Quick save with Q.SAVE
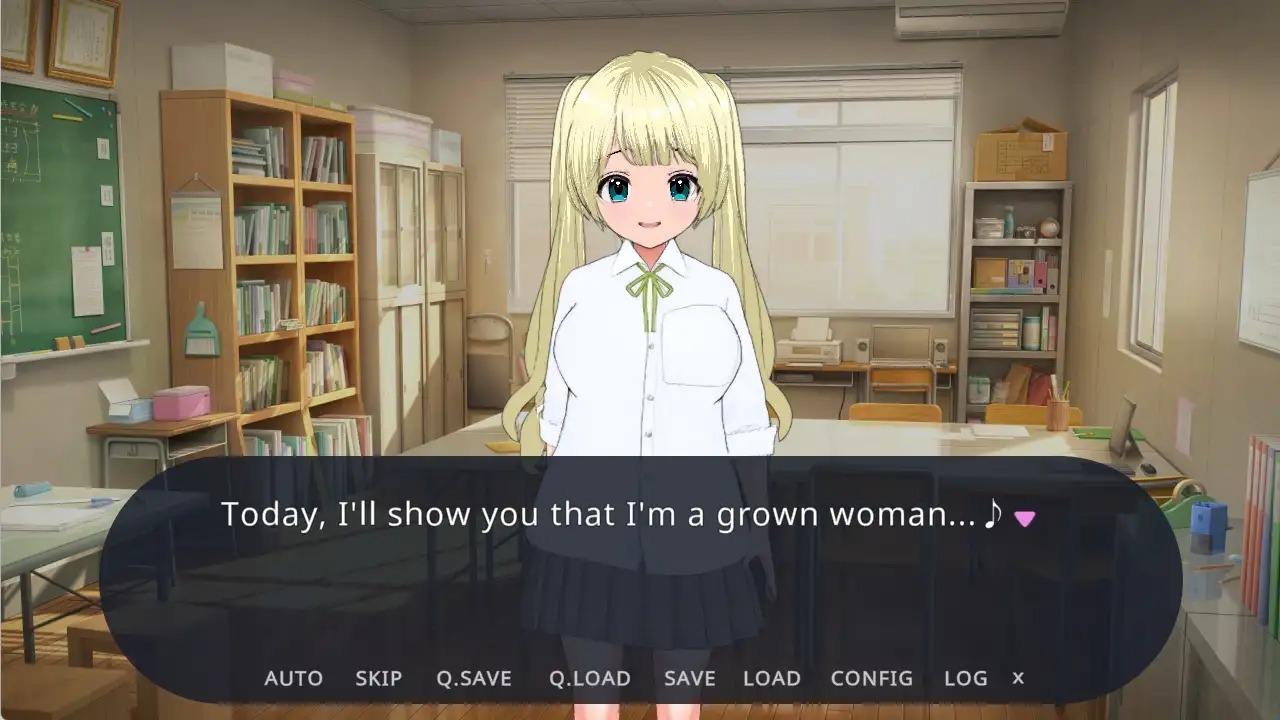 coord(474,678)
